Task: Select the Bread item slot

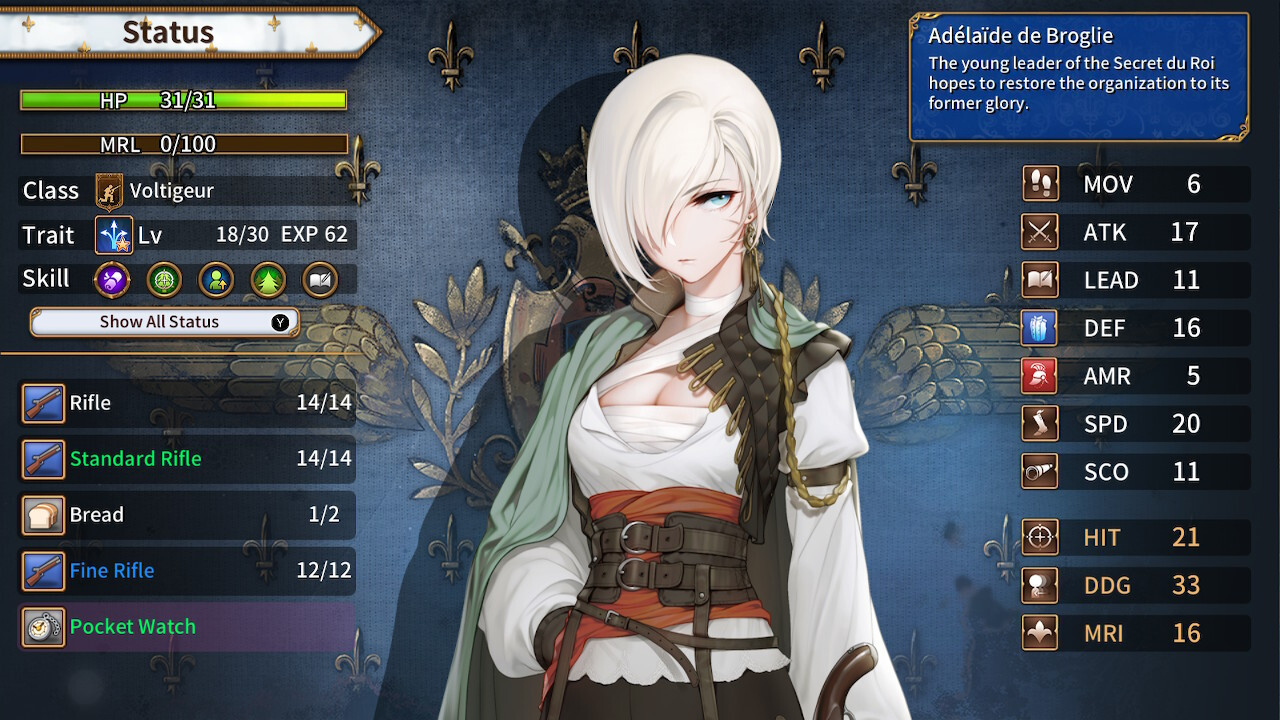Action: (188, 515)
